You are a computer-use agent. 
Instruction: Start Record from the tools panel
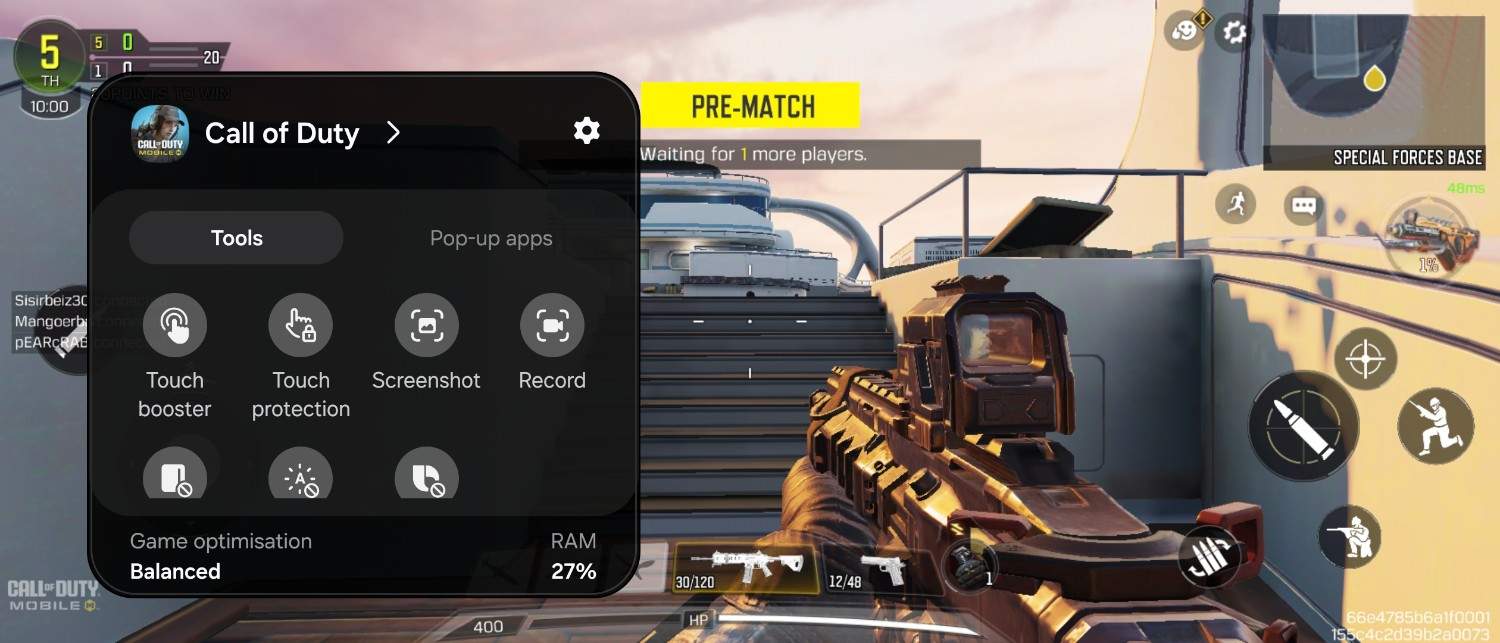click(x=552, y=326)
